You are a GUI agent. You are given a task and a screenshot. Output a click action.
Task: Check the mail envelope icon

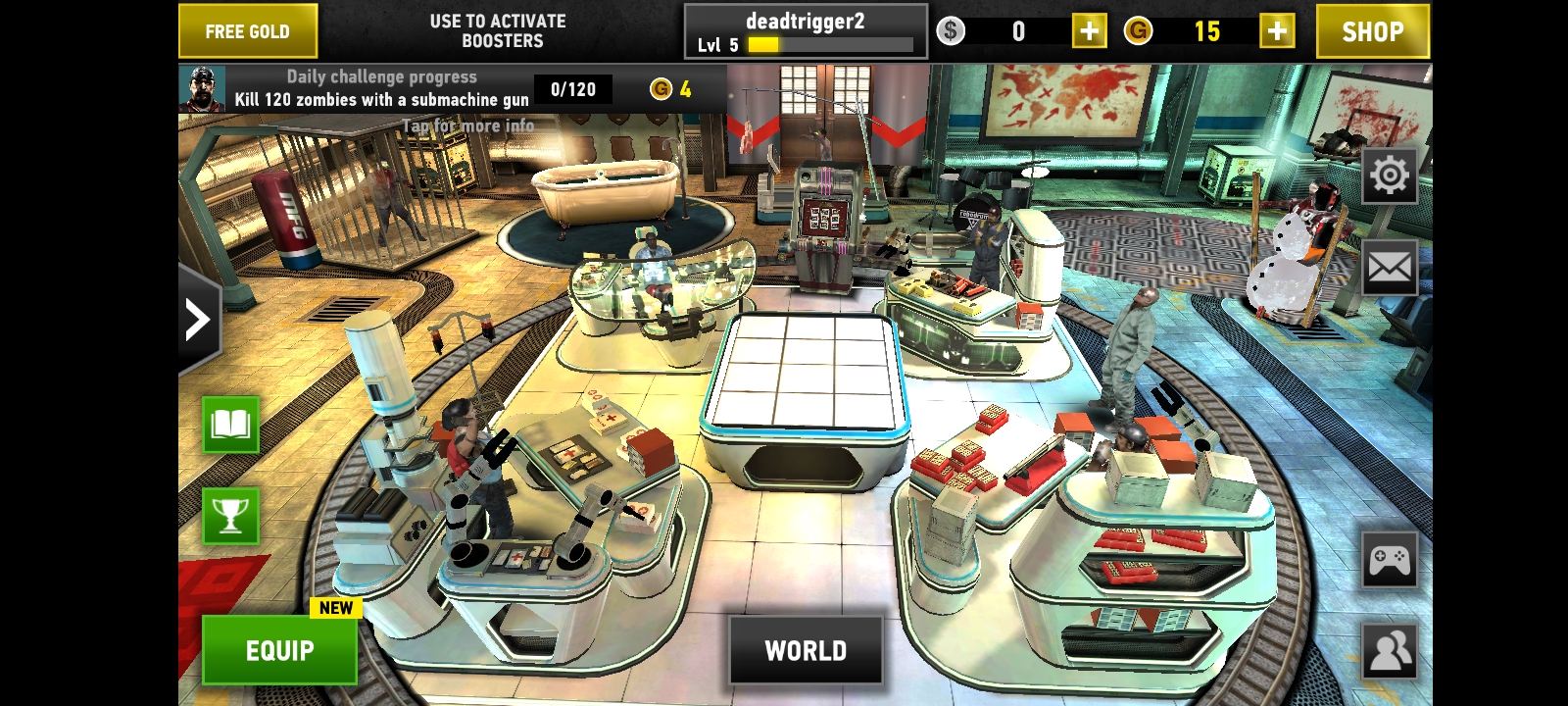pyautogui.click(x=1389, y=267)
